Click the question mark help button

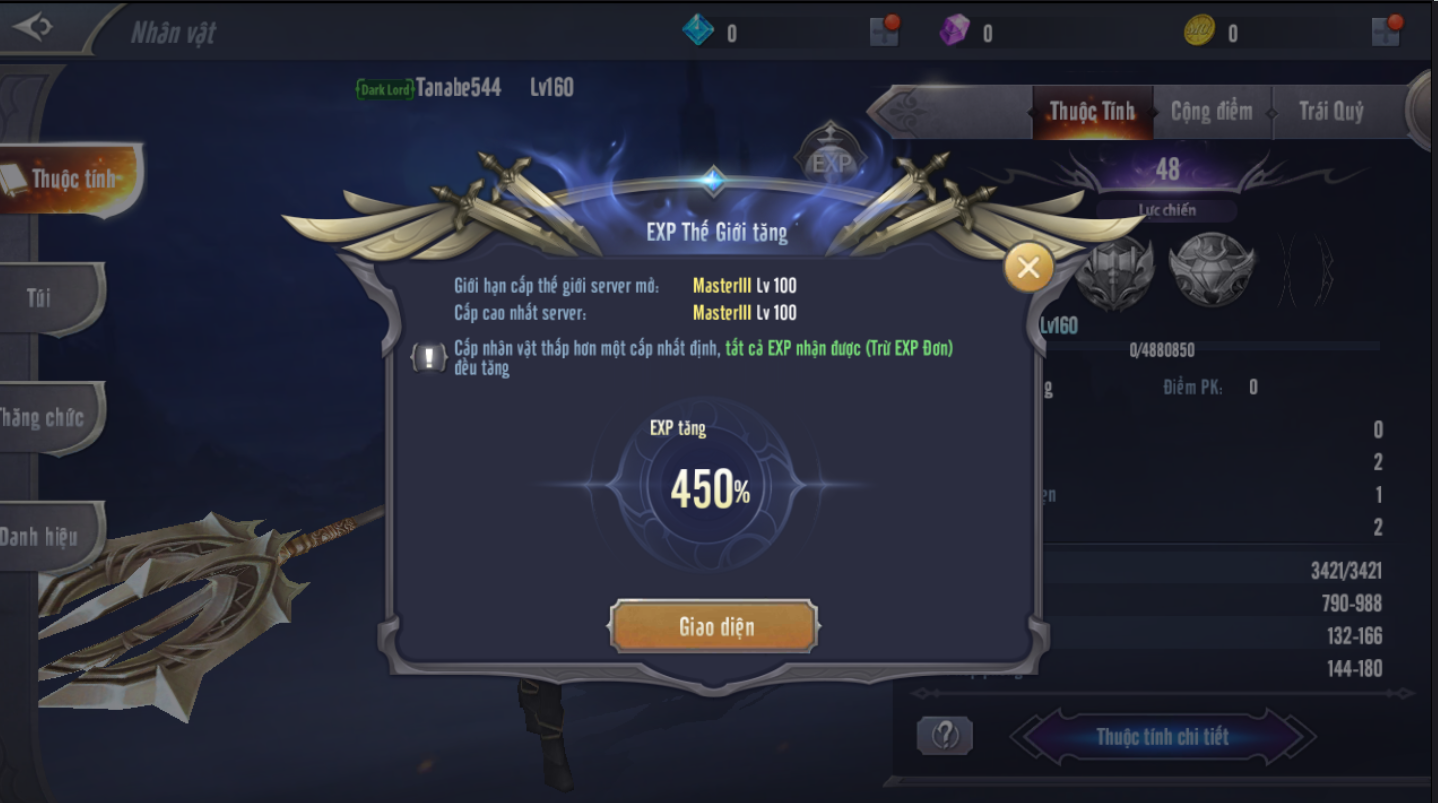944,736
